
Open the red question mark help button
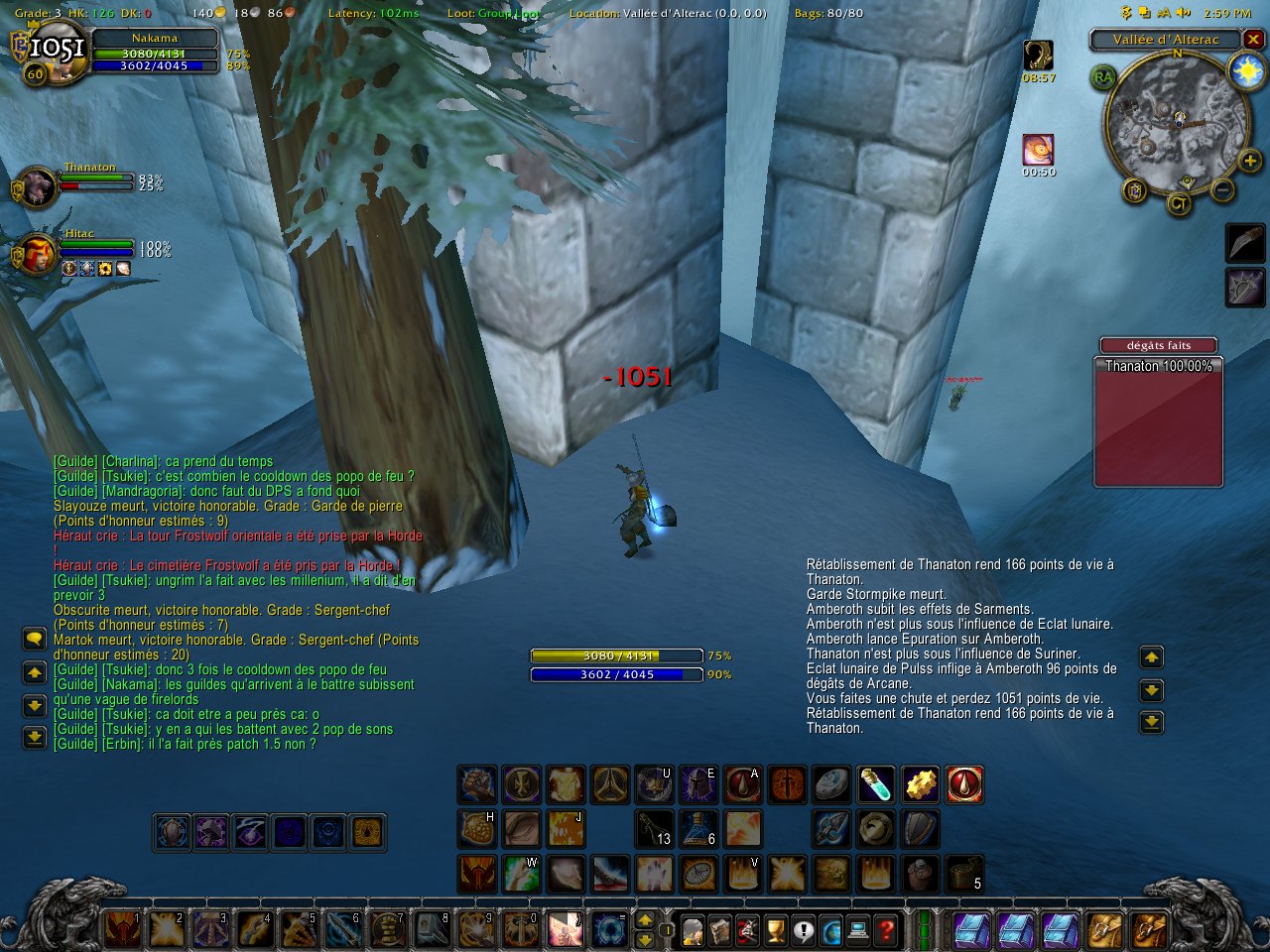click(886, 930)
